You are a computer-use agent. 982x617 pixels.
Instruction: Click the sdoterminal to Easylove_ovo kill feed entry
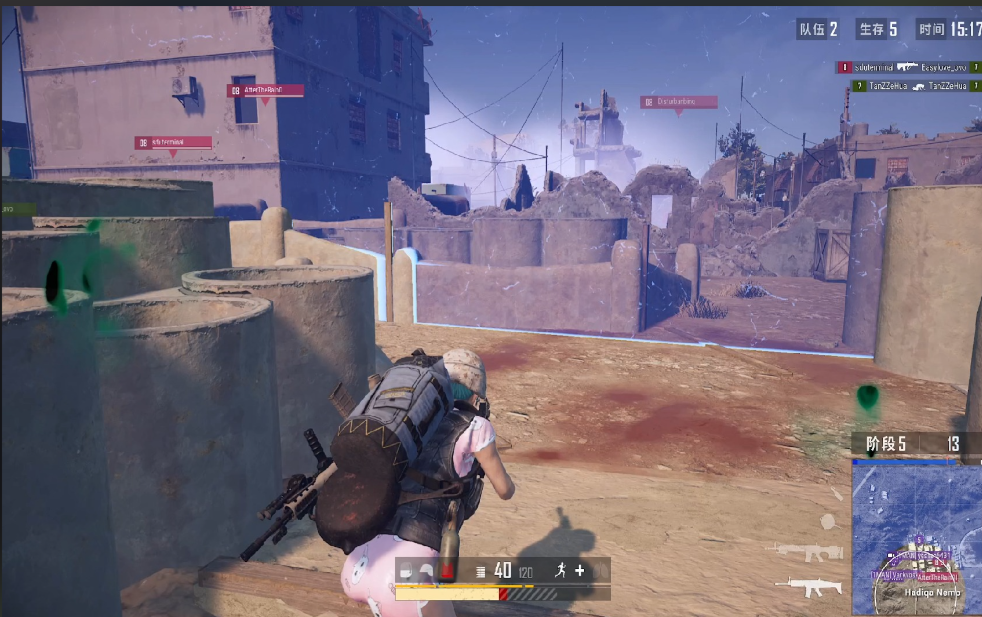click(x=908, y=67)
